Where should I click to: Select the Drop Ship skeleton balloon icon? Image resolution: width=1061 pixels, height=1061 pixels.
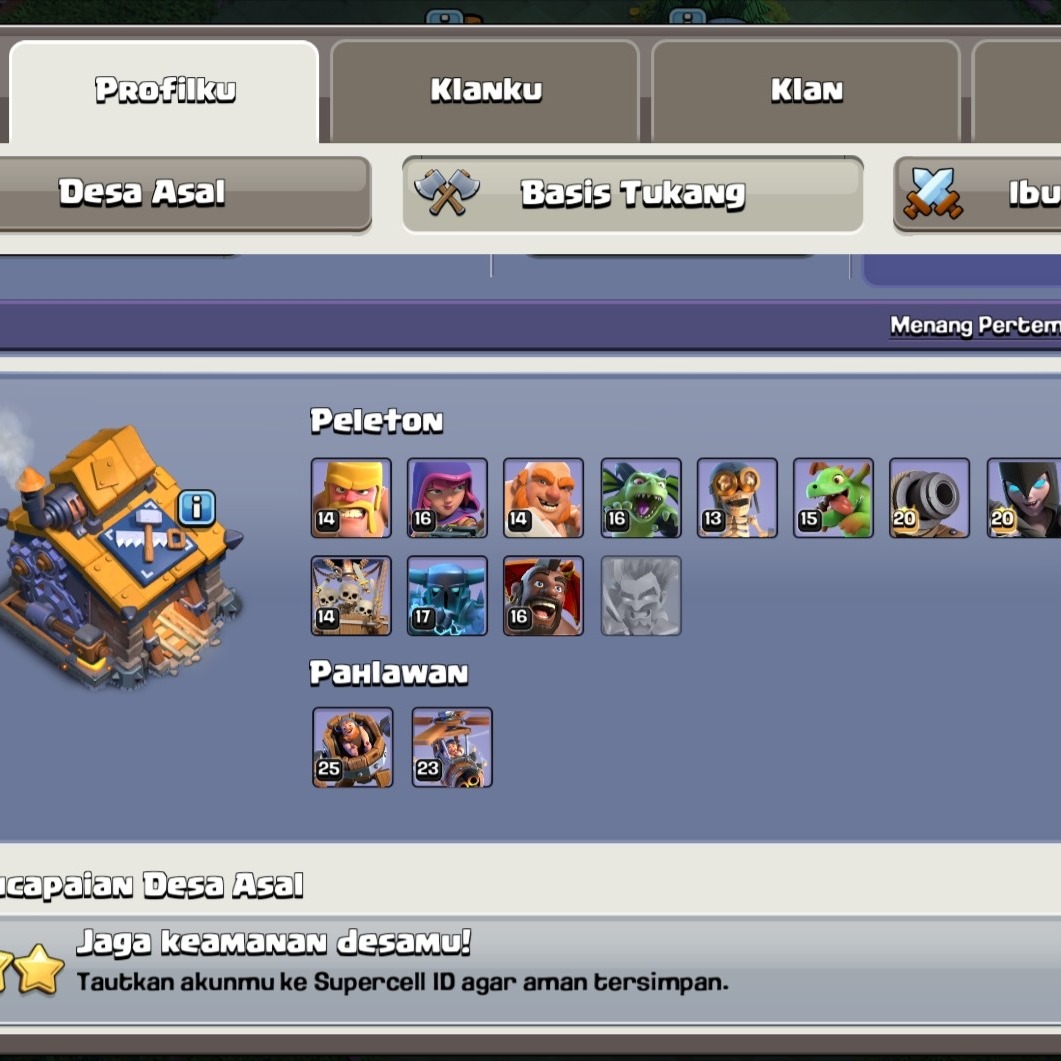click(x=351, y=596)
